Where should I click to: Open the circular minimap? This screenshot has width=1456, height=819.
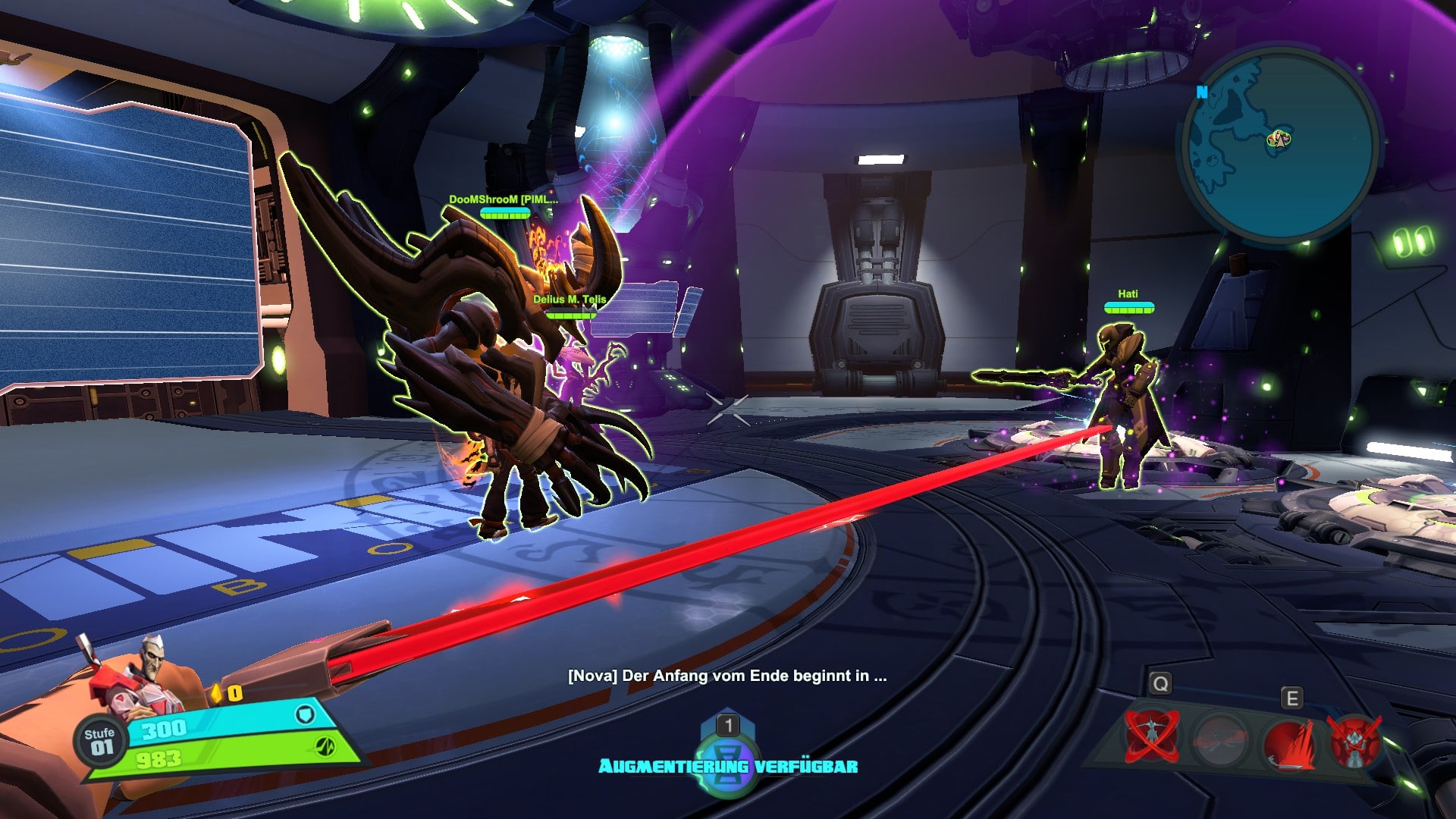click(x=1279, y=144)
